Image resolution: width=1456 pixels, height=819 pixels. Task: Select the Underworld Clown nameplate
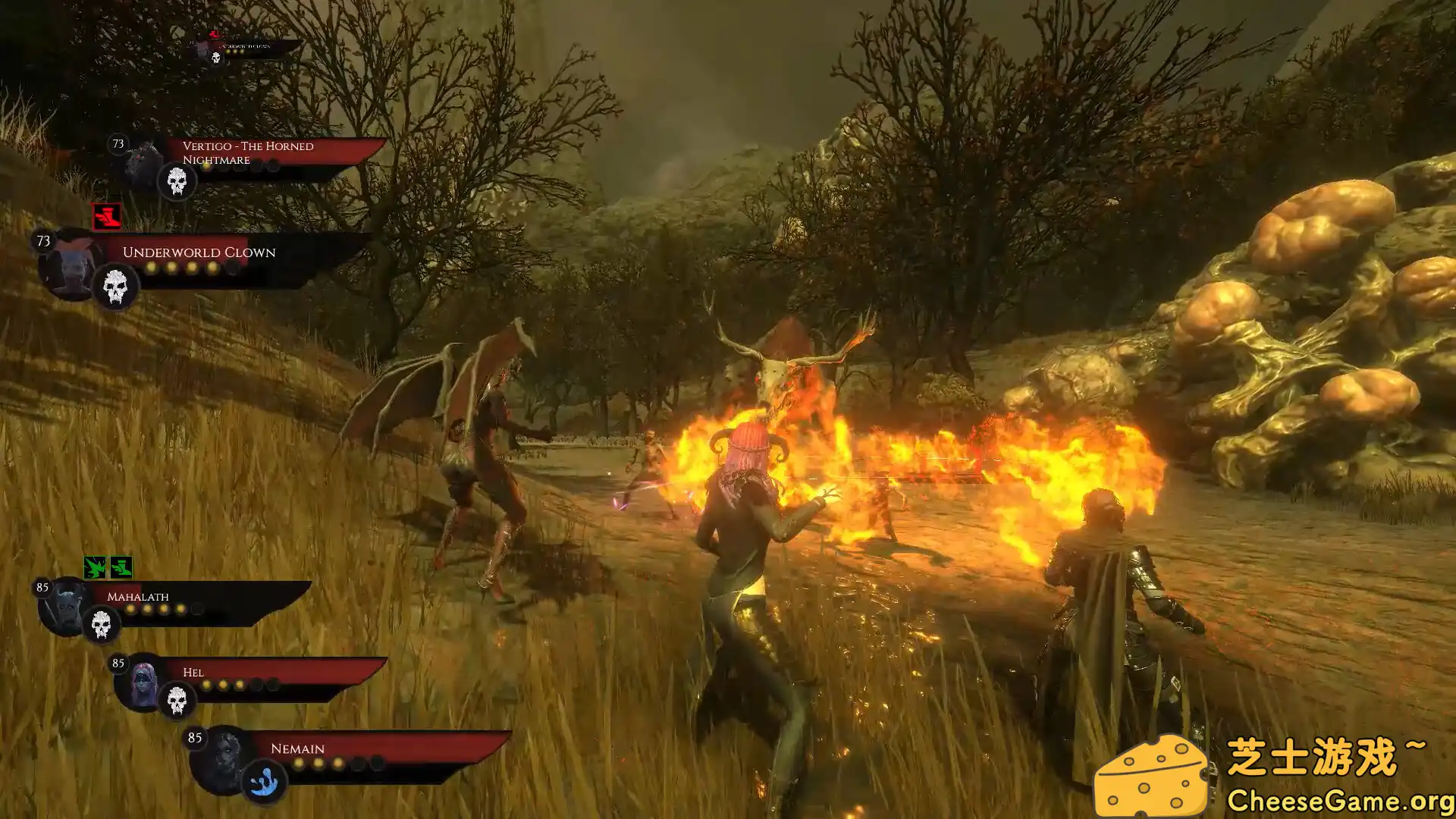(200, 253)
